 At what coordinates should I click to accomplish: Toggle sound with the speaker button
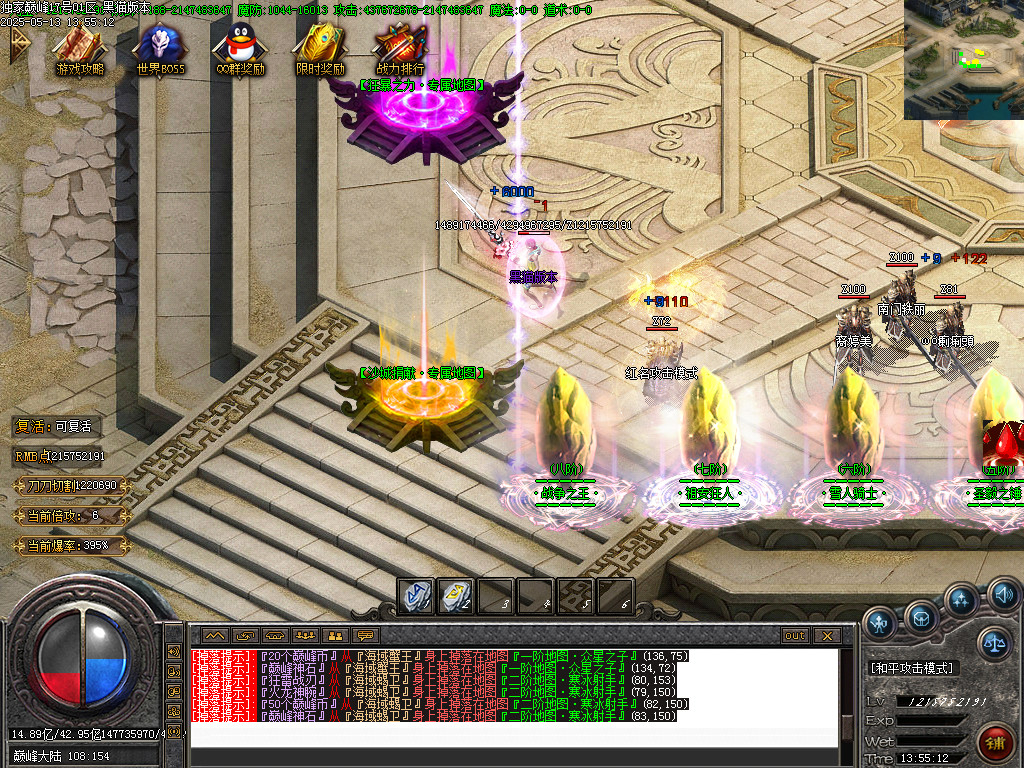pyautogui.click(x=1003, y=597)
